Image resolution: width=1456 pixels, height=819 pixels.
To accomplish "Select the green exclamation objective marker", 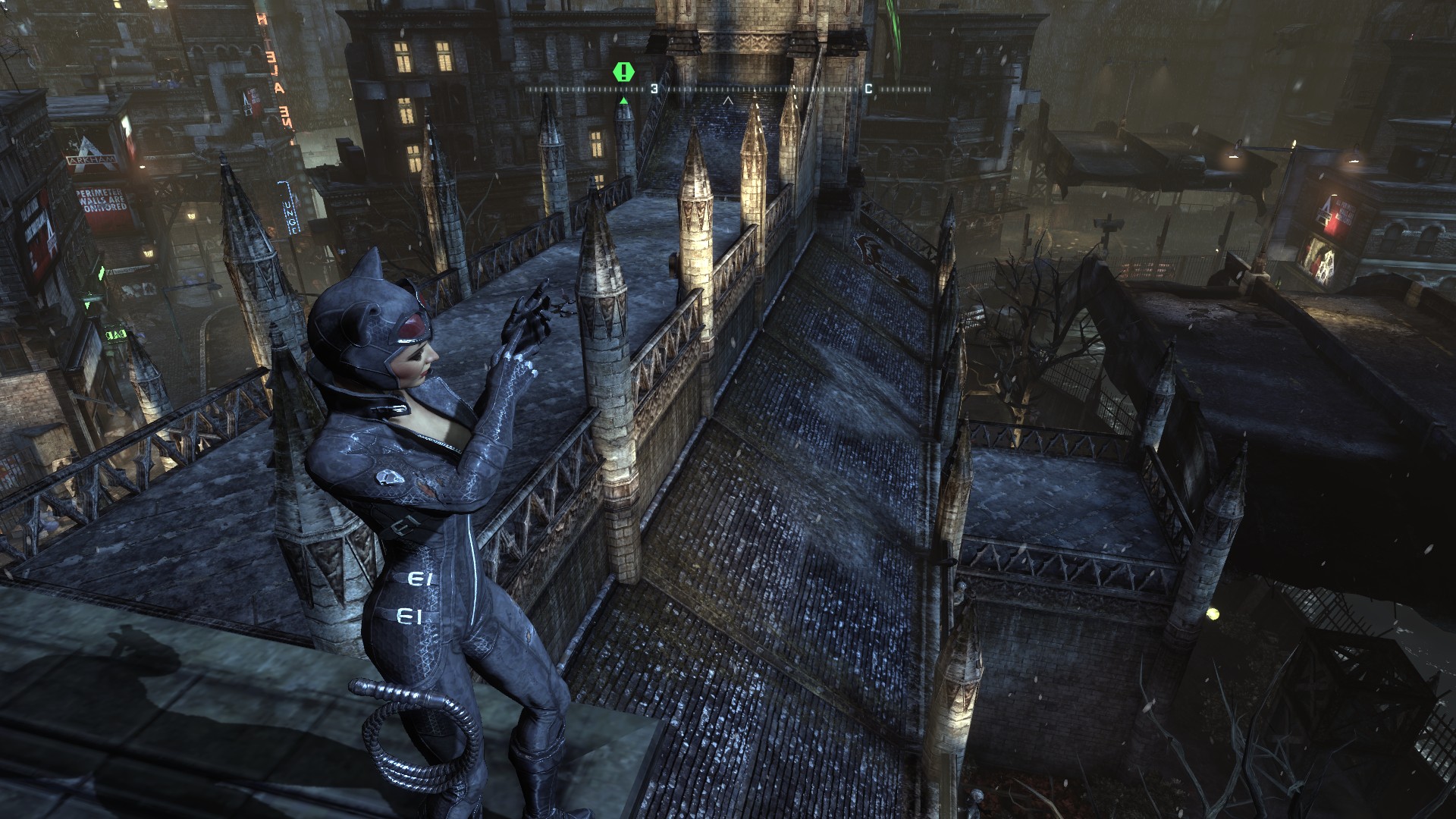I will [x=623, y=72].
